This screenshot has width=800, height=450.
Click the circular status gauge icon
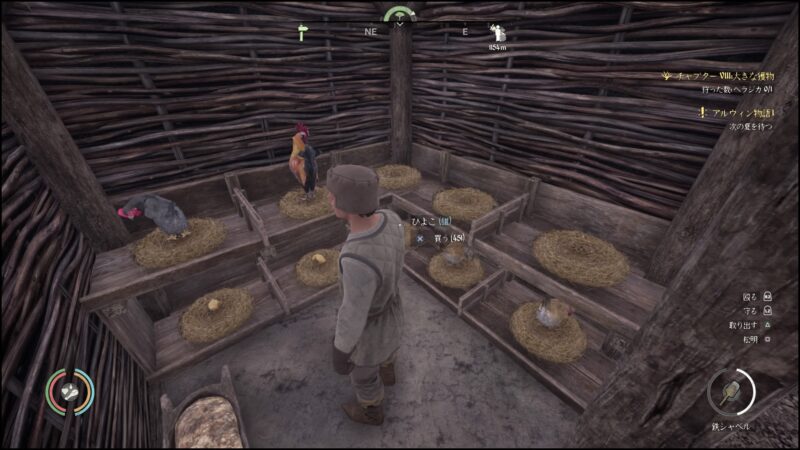[x=68, y=392]
